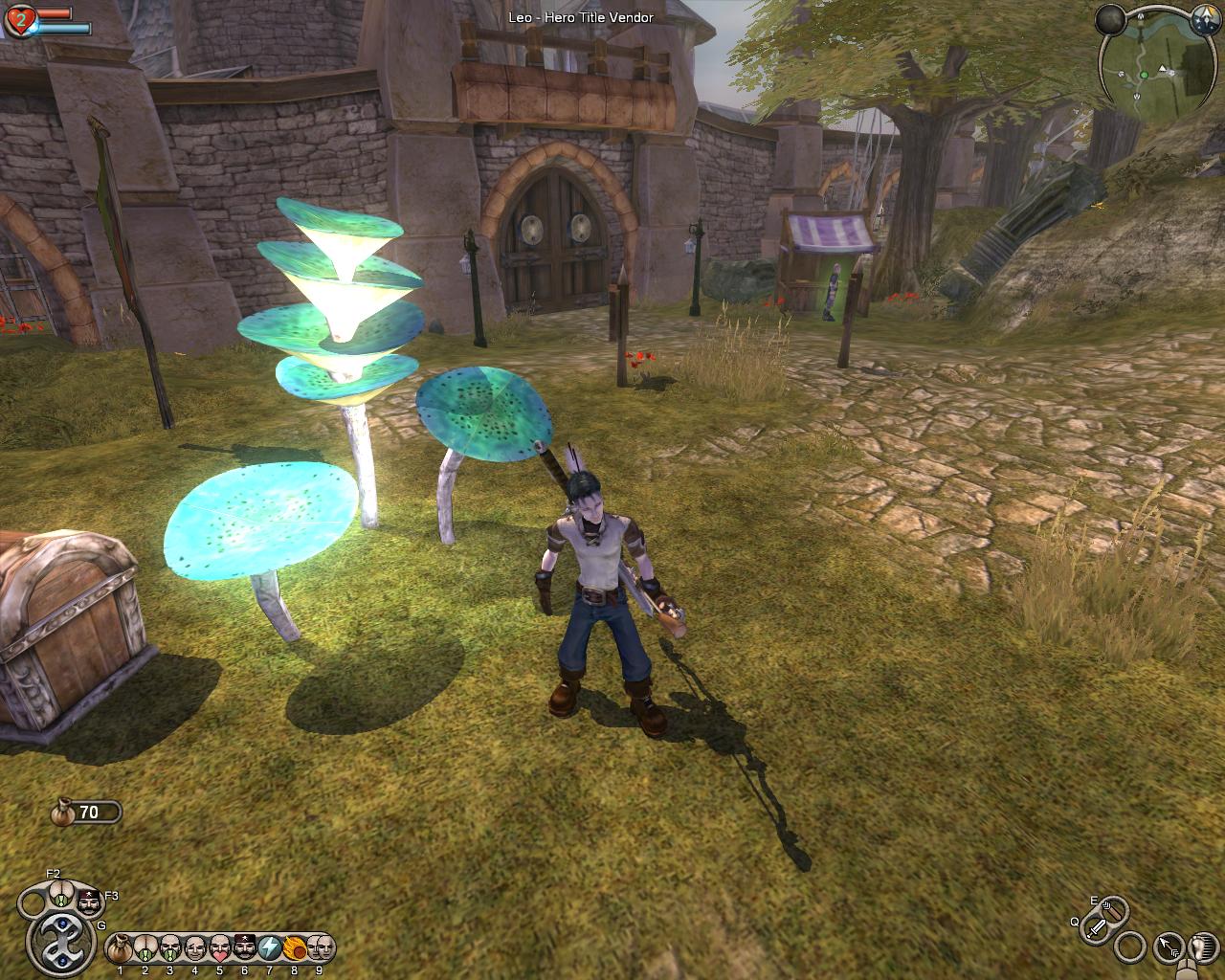Select the pirate face in hotbar slot 6
This screenshot has height=980, width=1225.
click(x=245, y=948)
